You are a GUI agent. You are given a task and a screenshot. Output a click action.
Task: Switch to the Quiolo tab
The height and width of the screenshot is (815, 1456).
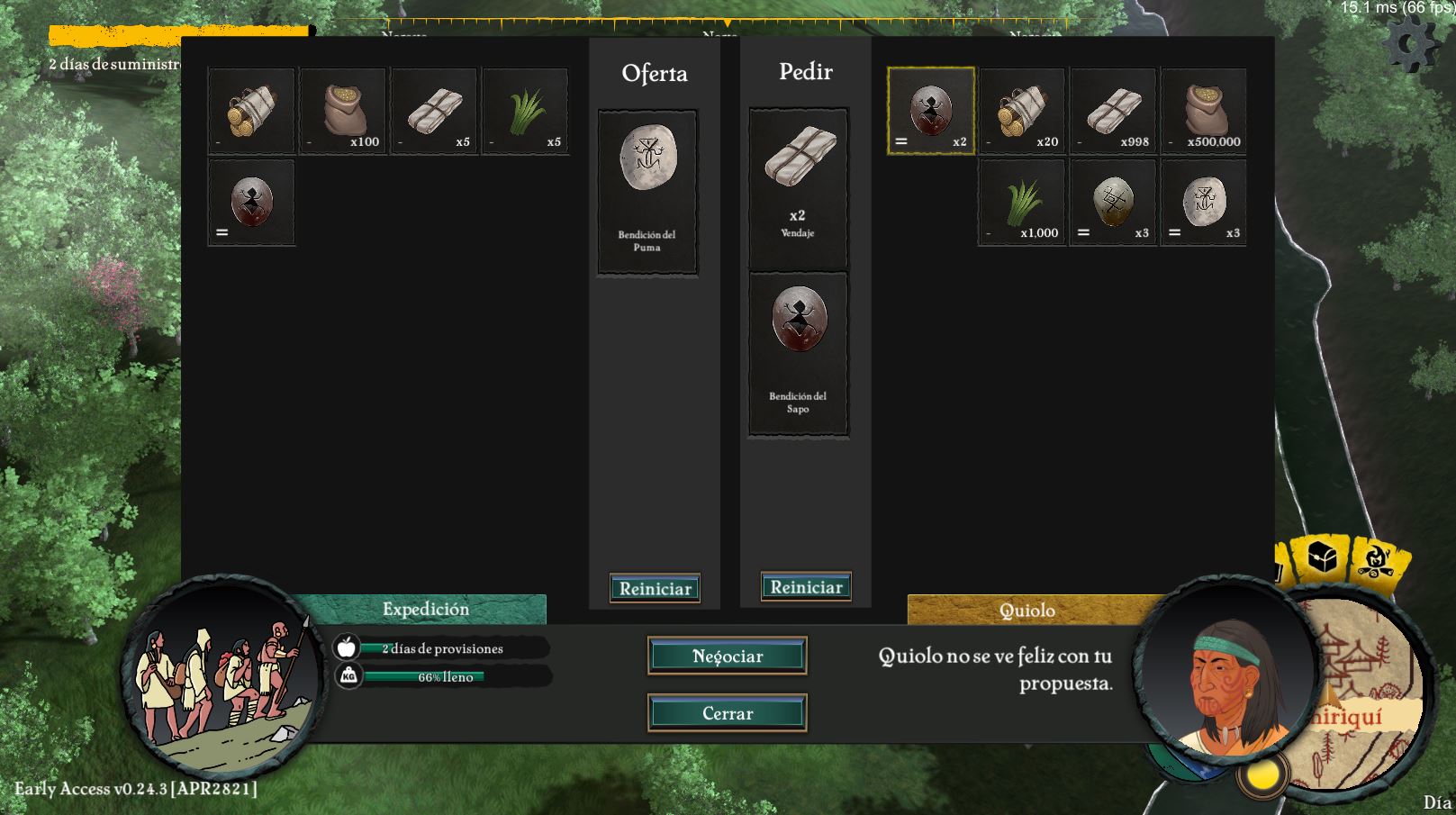1026,611
